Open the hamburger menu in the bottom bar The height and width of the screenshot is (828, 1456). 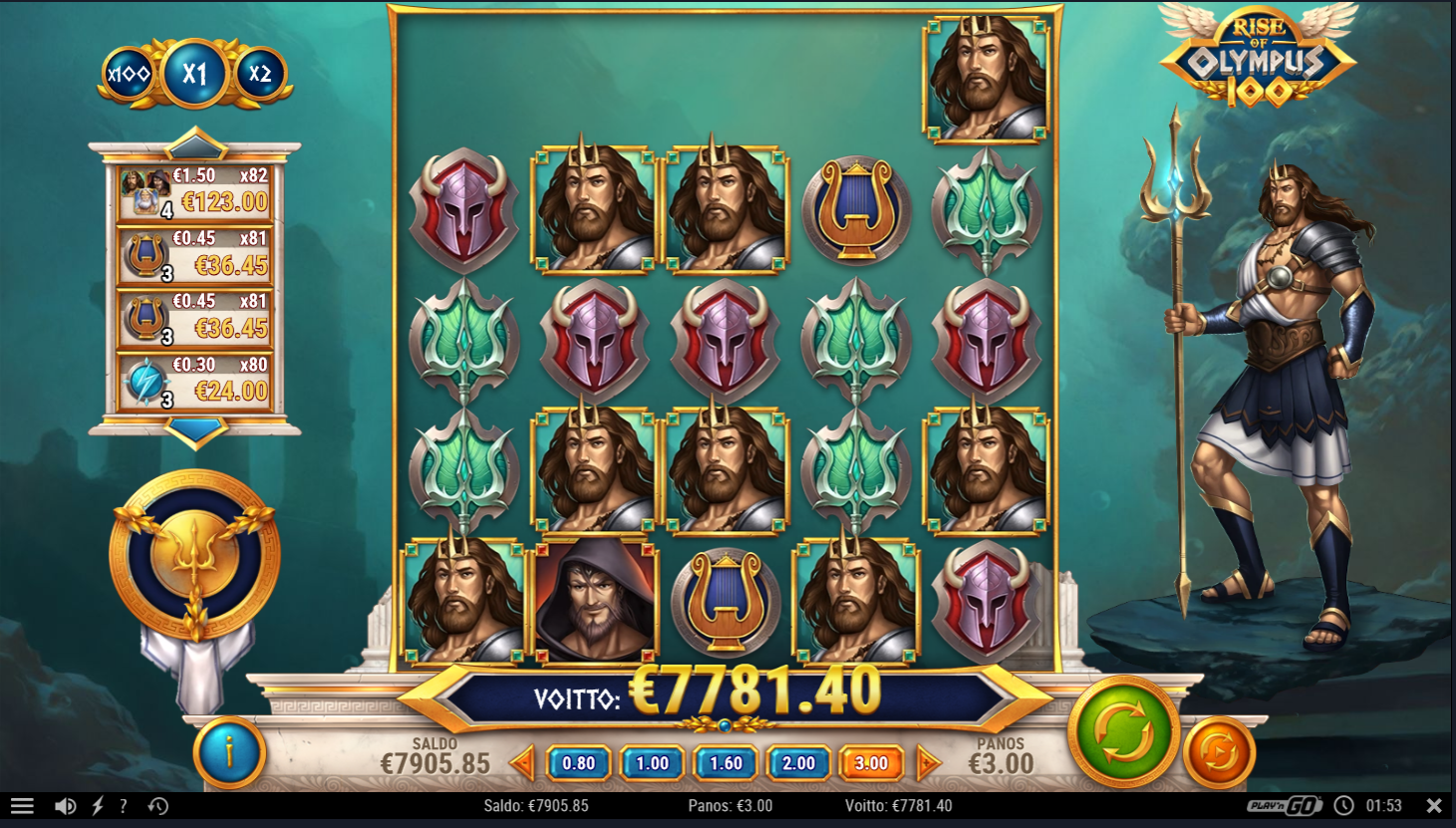tap(22, 805)
